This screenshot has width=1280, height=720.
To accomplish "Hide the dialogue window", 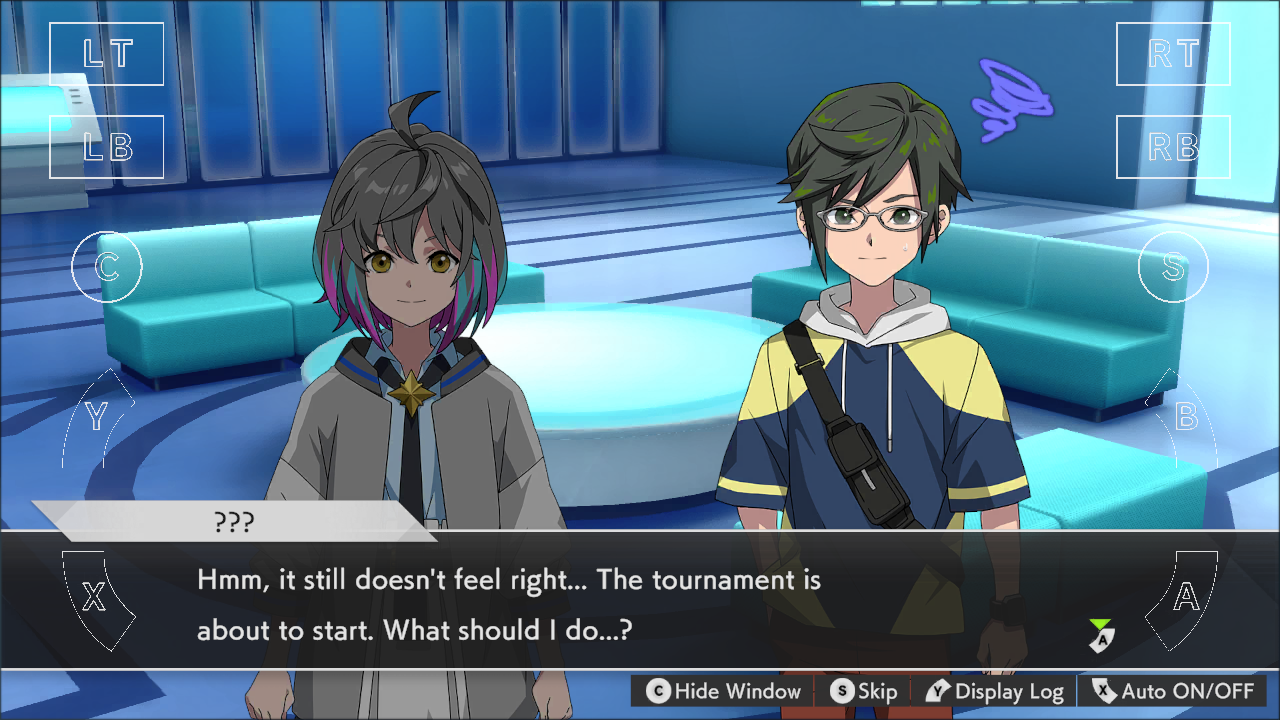I will click(724, 691).
